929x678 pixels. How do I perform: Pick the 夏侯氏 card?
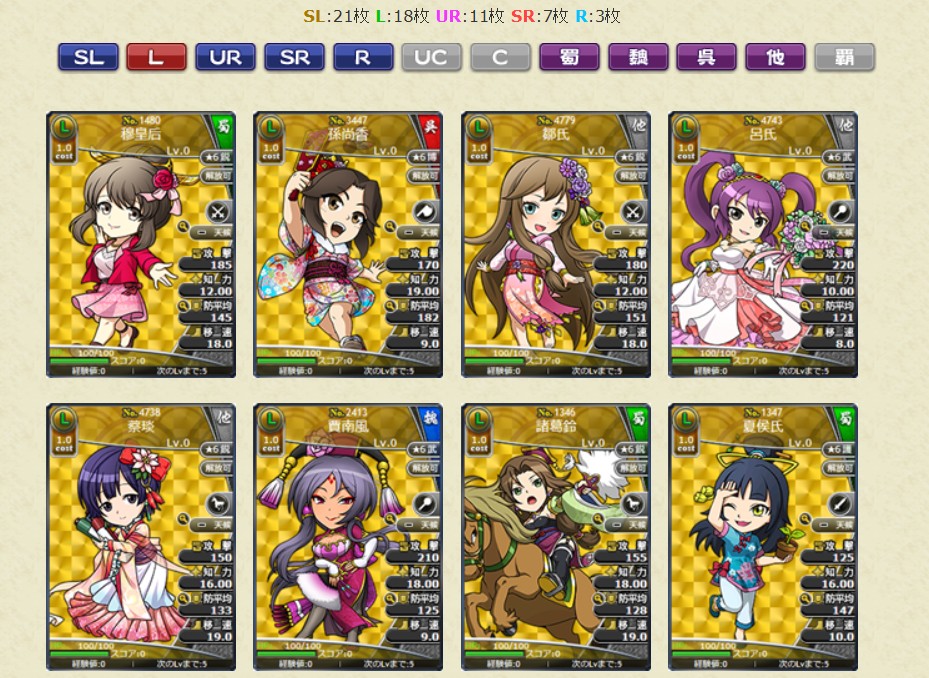763,537
